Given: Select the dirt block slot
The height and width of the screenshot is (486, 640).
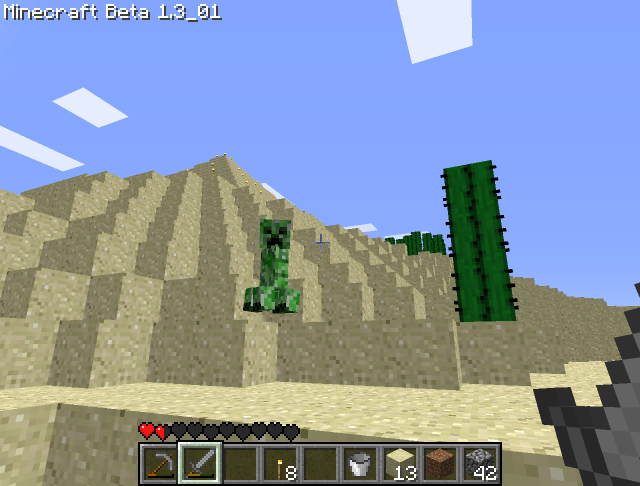Looking at the screenshot, I should (440, 464).
